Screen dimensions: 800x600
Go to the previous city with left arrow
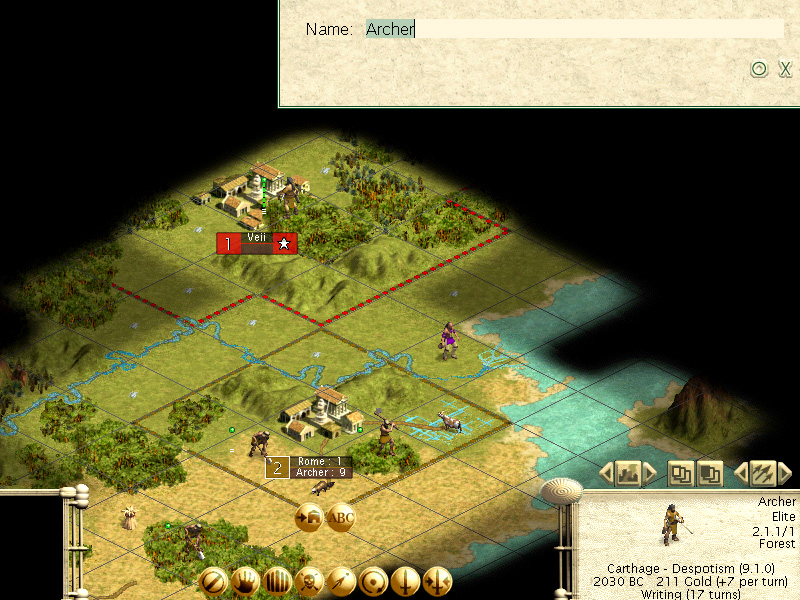[606, 472]
